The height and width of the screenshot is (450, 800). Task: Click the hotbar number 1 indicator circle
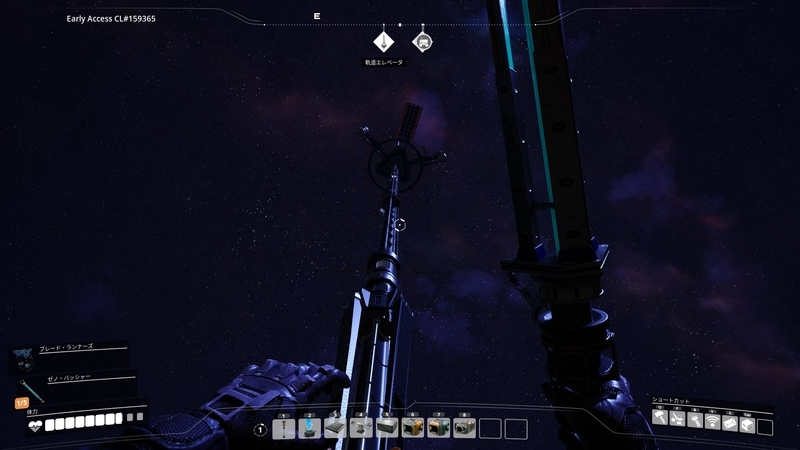point(260,429)
